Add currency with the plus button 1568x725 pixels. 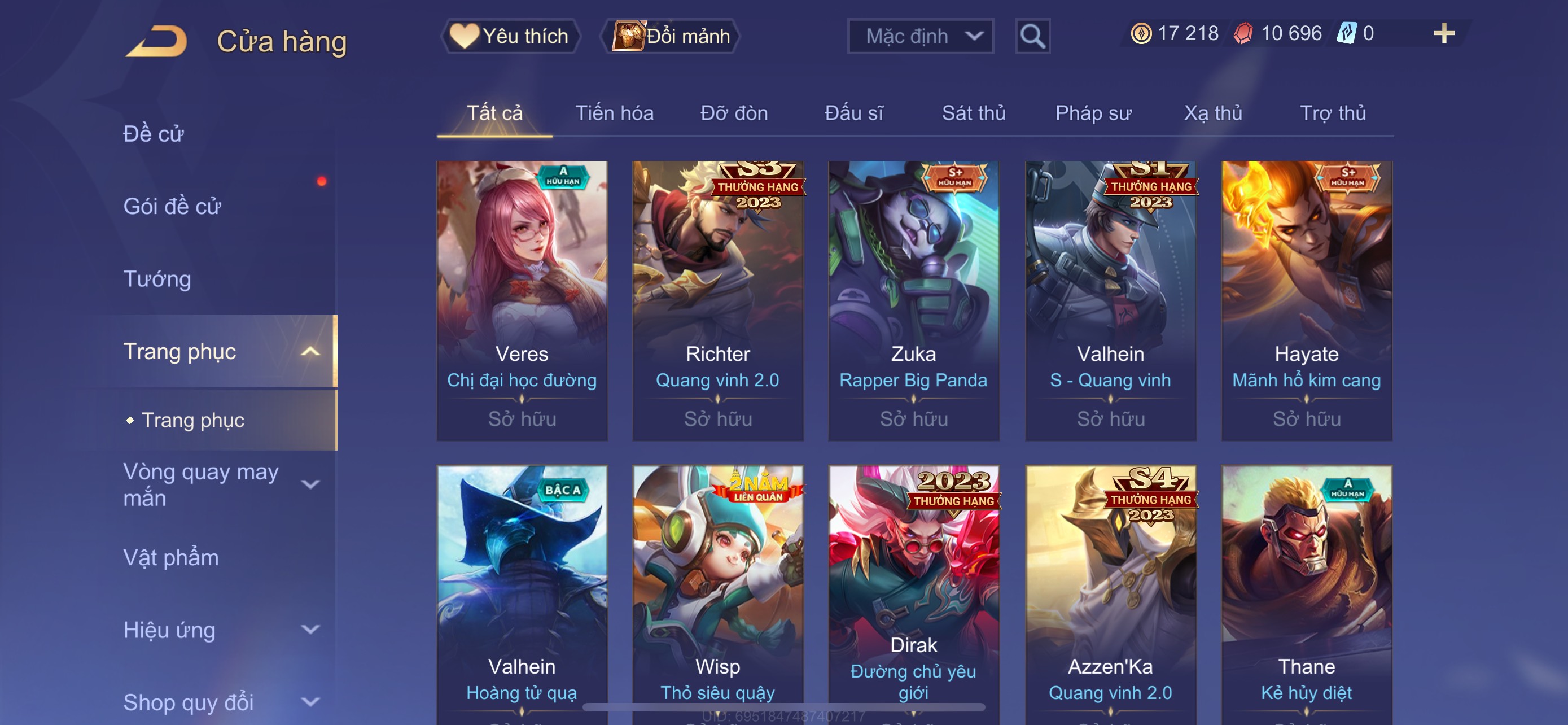pos(1443,33)
